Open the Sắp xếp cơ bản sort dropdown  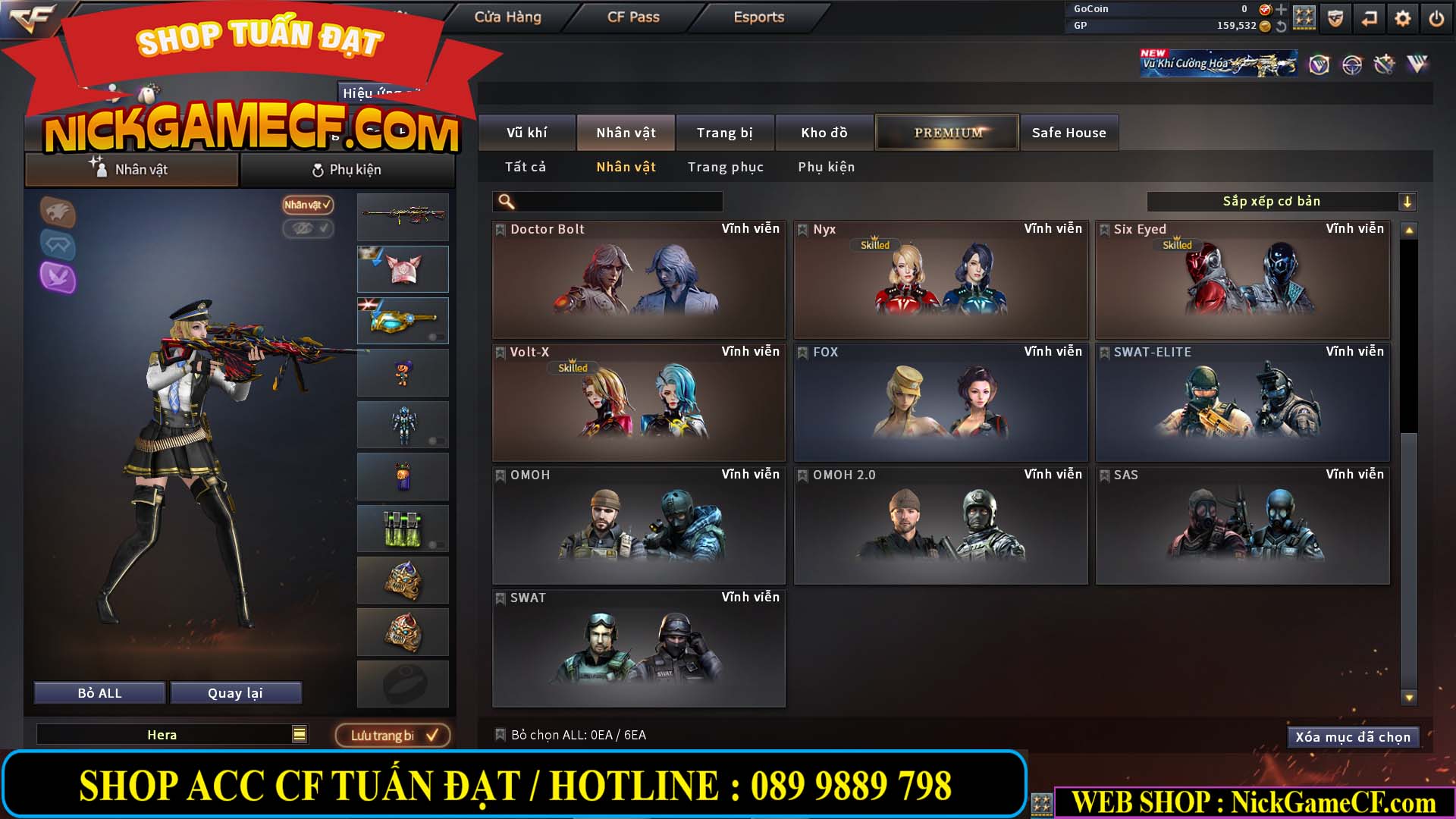click(x=1274, y=201)
